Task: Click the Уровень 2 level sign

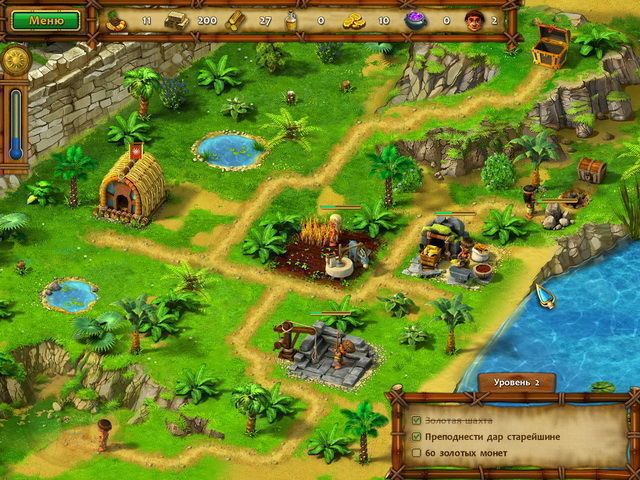Action: click(515, 383)
